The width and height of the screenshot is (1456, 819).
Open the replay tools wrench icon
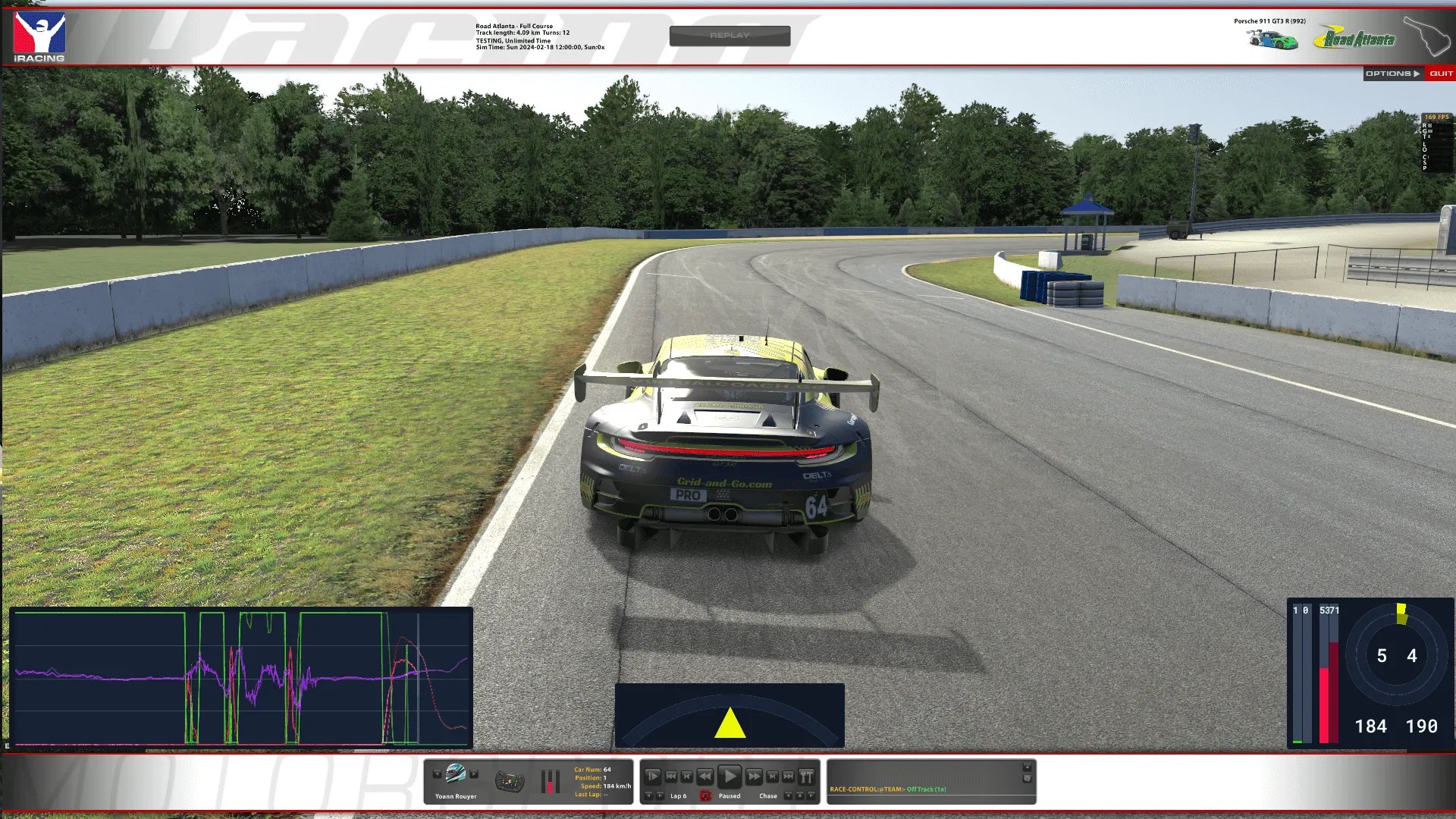pos(805,777)
